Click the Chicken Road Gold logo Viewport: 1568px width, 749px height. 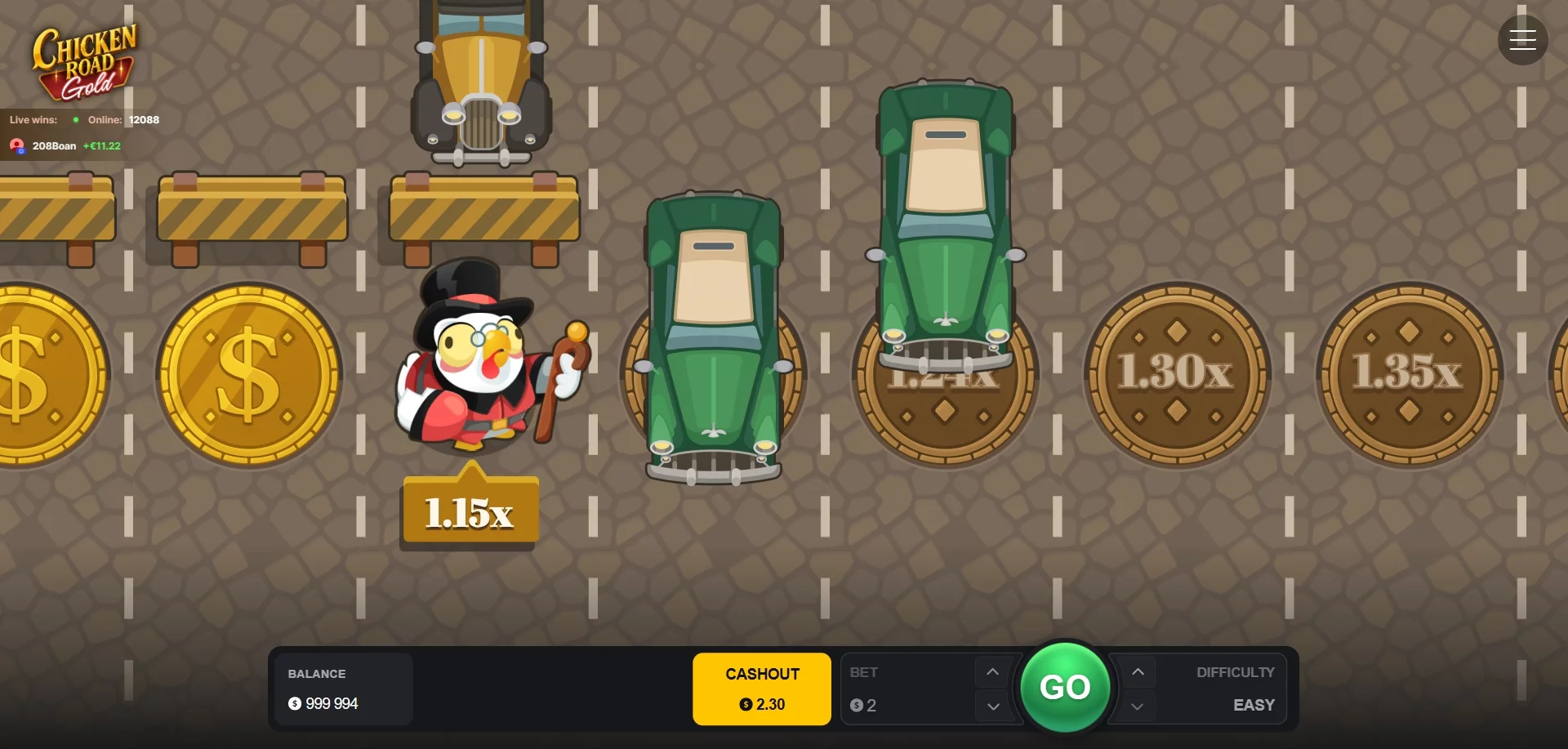tap(84, 62)
